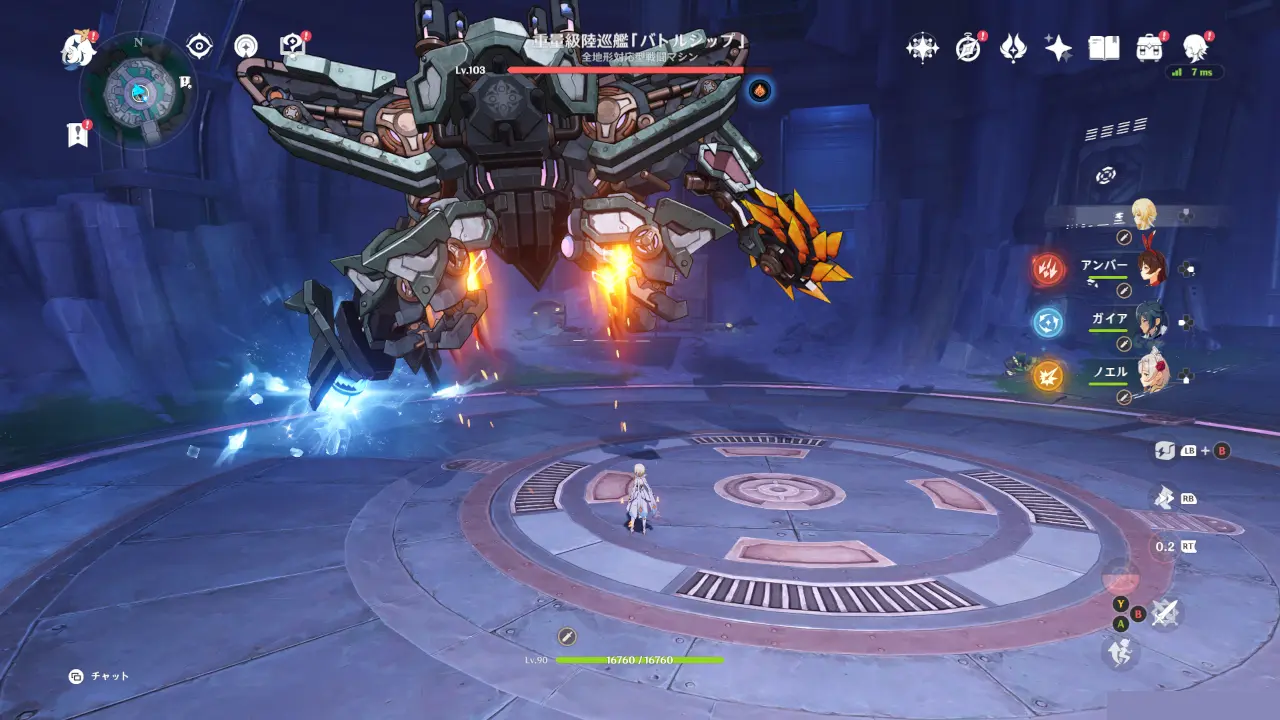Use the crossed-sword normal attack button
The width and height of the screenshot is (1280, 720).
(1164, 612)
